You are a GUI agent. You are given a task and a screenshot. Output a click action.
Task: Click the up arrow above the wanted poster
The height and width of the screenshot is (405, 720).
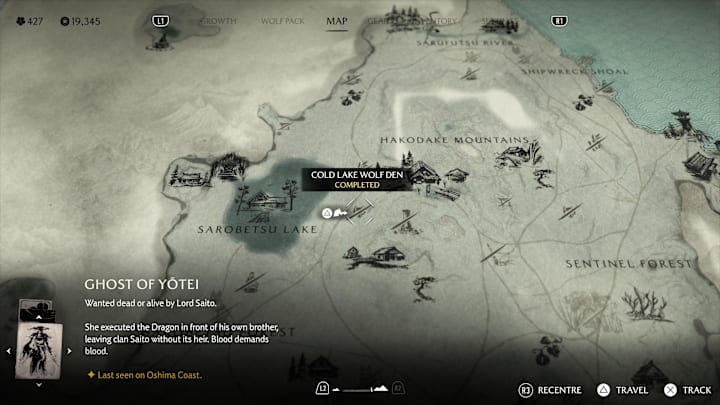click(39, 316)
